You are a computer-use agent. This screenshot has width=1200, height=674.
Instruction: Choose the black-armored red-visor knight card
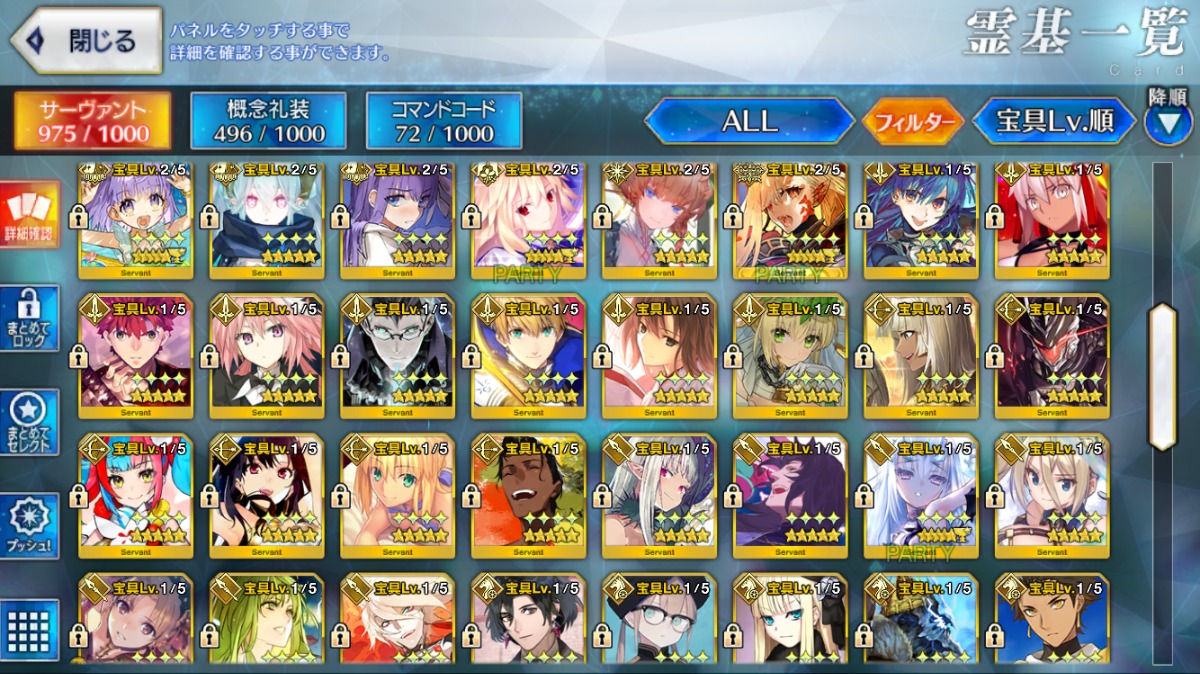coord(1052,356)
